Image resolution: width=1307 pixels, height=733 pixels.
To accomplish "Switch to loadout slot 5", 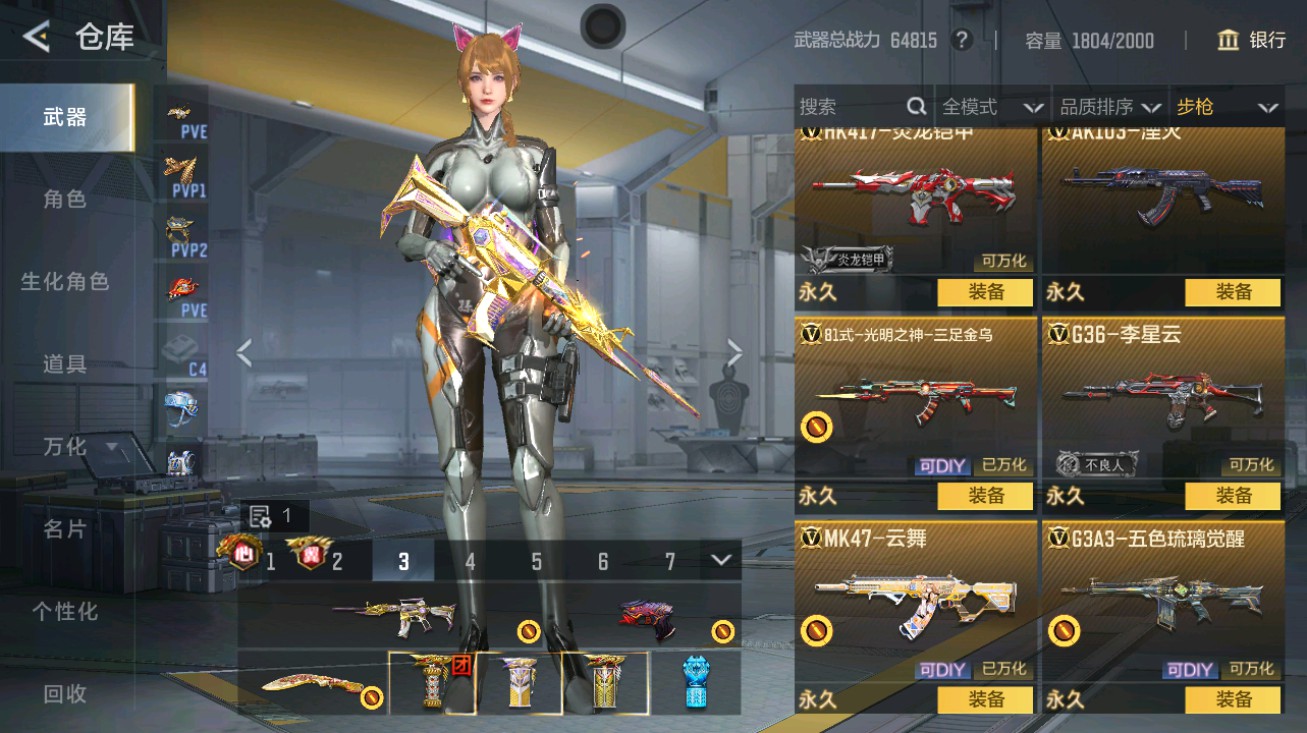I will click(x=536, y=561).
